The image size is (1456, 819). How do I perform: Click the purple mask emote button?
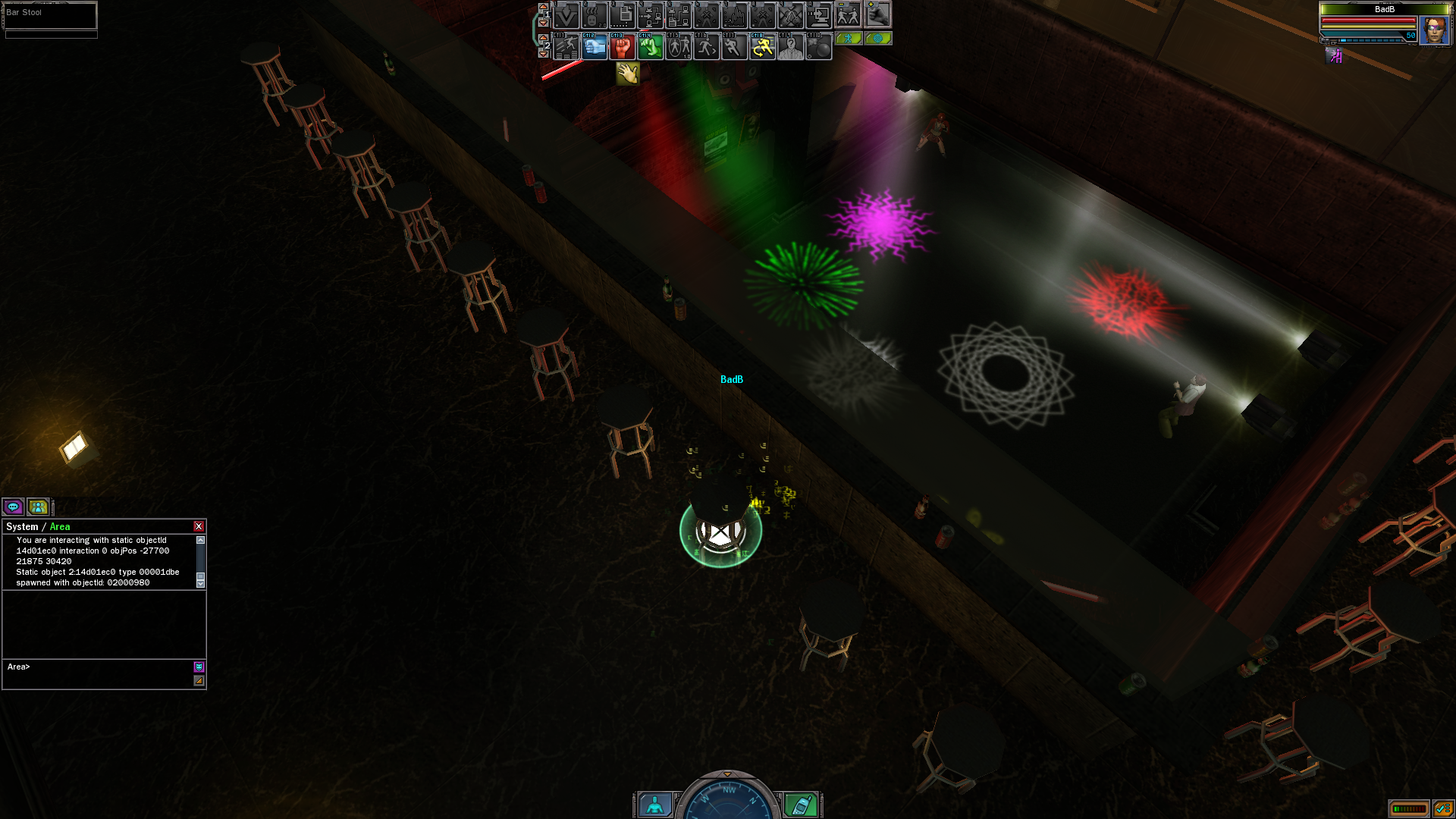tap(199, 667)
